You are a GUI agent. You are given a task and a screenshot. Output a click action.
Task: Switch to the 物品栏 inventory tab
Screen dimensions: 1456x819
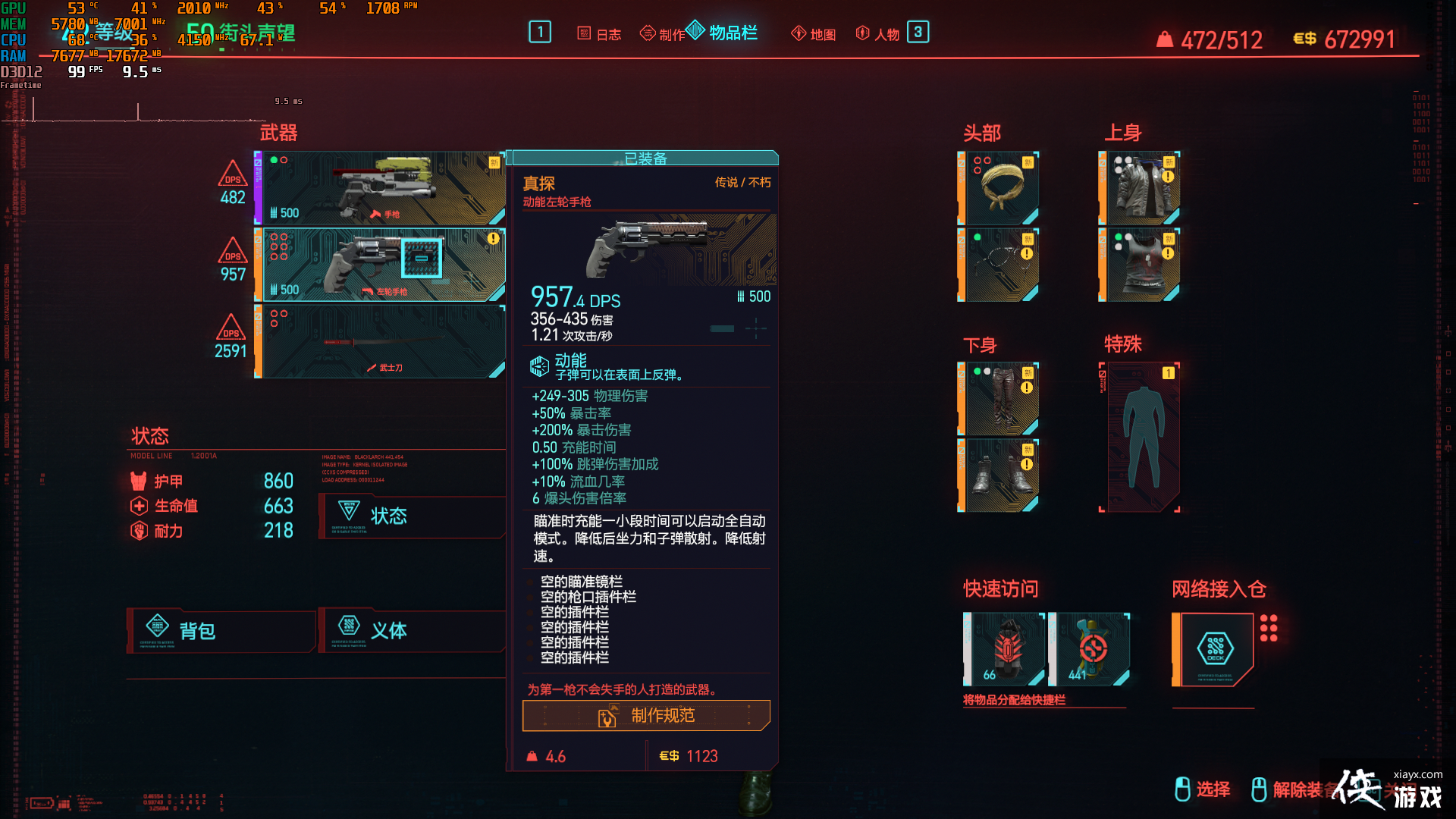[728, 33]
